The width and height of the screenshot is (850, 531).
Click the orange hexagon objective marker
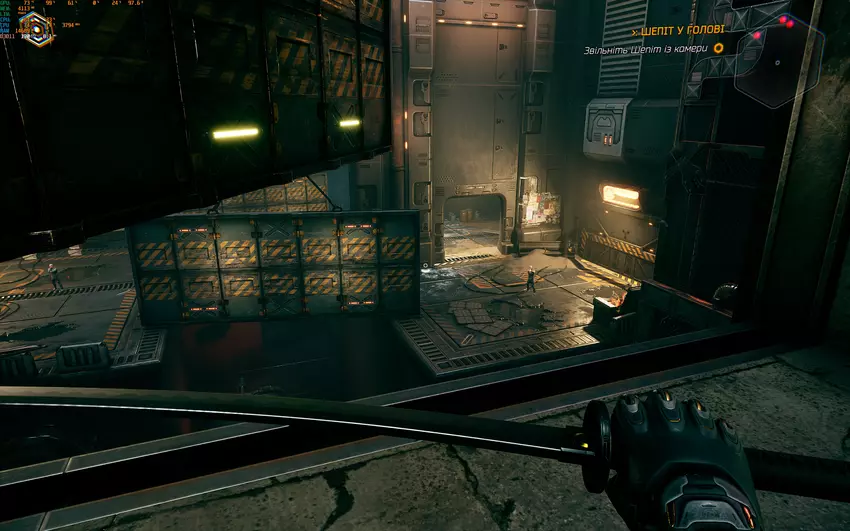(x=718, y=48)
